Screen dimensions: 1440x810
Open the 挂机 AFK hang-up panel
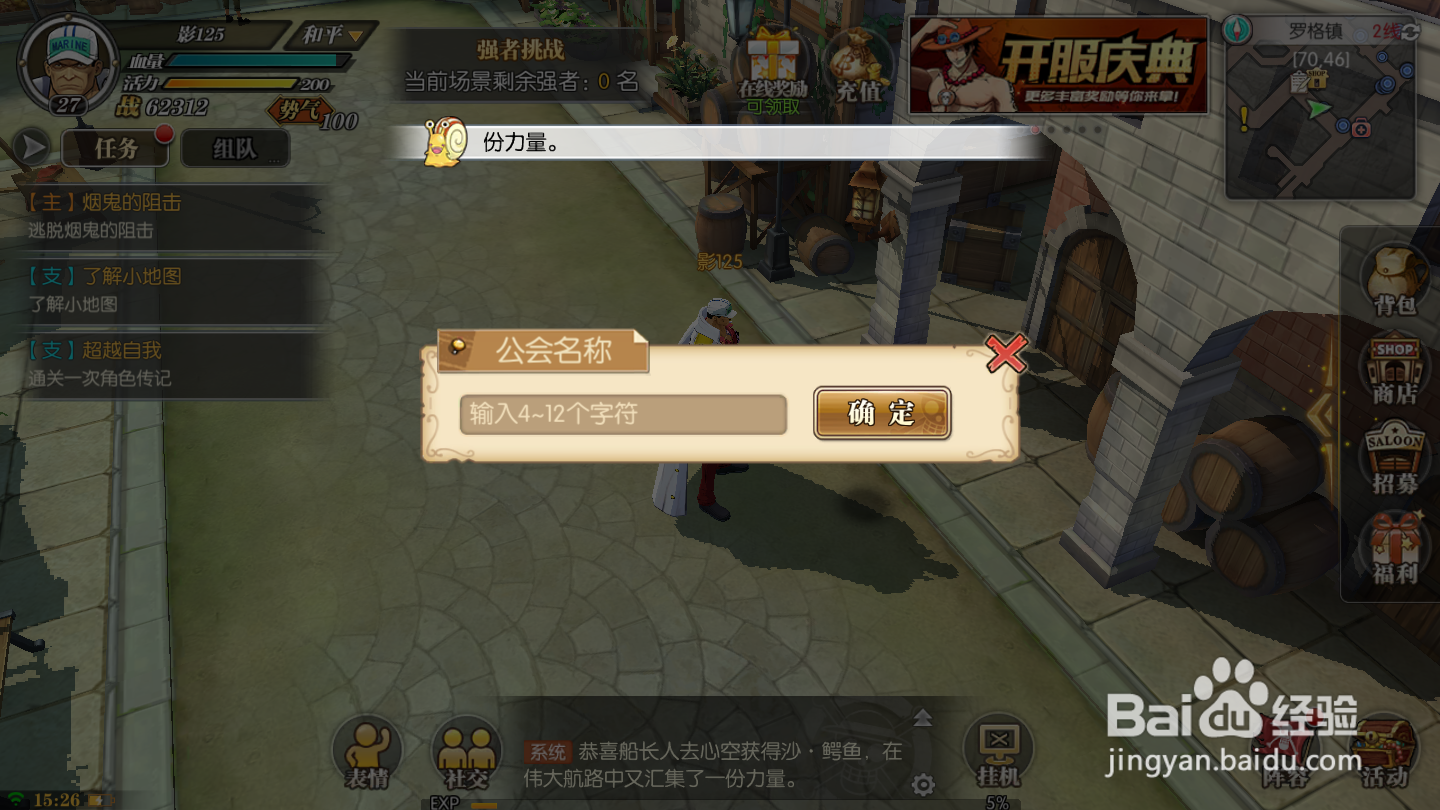pos(999,747)
